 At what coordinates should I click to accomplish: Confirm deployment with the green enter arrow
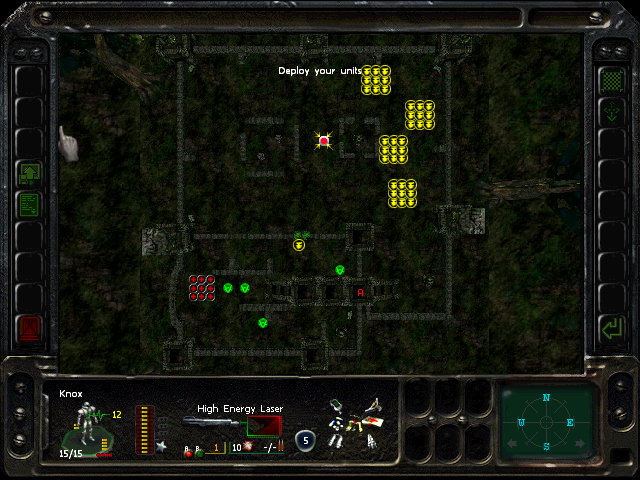(610, 327)
